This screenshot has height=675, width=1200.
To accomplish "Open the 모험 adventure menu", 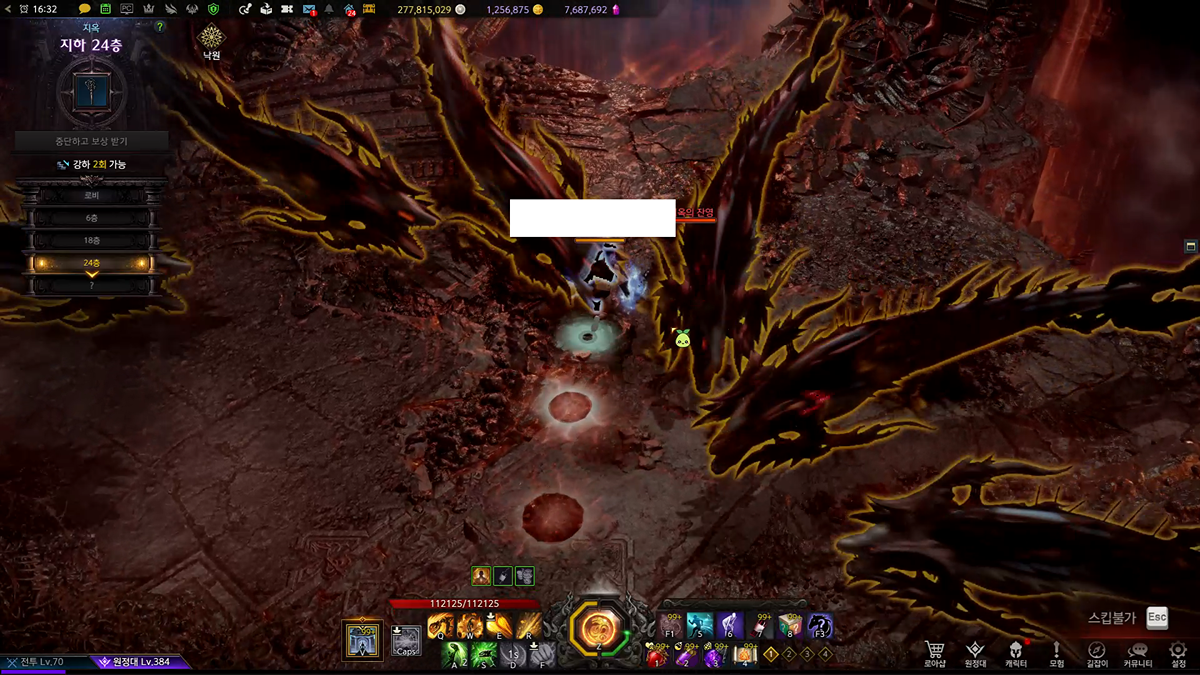I will tap(1056, 652).
